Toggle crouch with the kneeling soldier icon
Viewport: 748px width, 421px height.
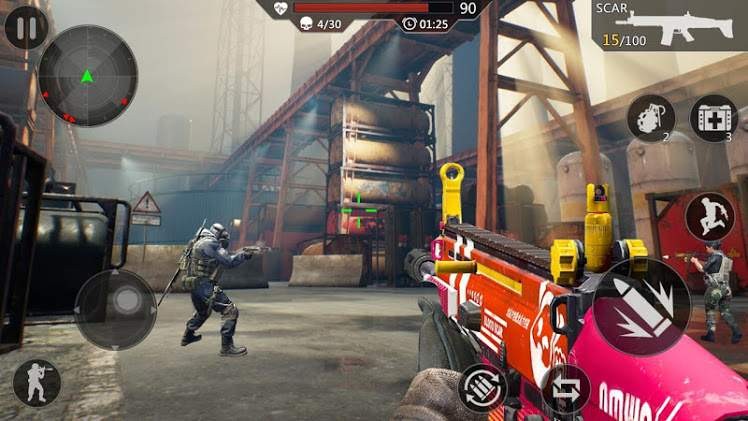point(37,383)
